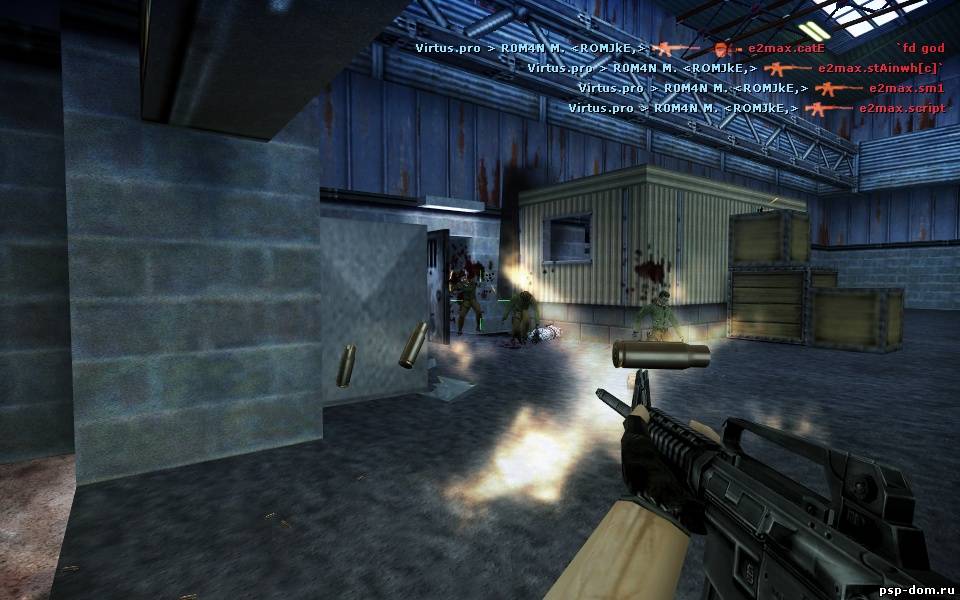Click the headshot skull icon in the kill feed
Image resolution: width=960 pixels, height=600 pixels.
722,48
